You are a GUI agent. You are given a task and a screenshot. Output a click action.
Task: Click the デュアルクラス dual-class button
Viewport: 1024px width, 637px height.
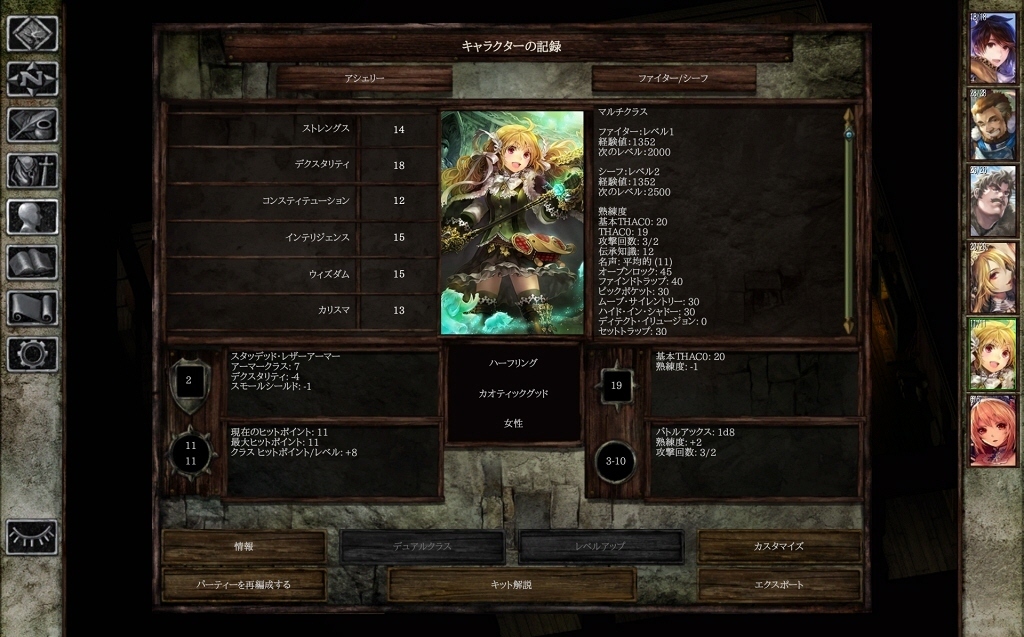click(x=422, y=547)
